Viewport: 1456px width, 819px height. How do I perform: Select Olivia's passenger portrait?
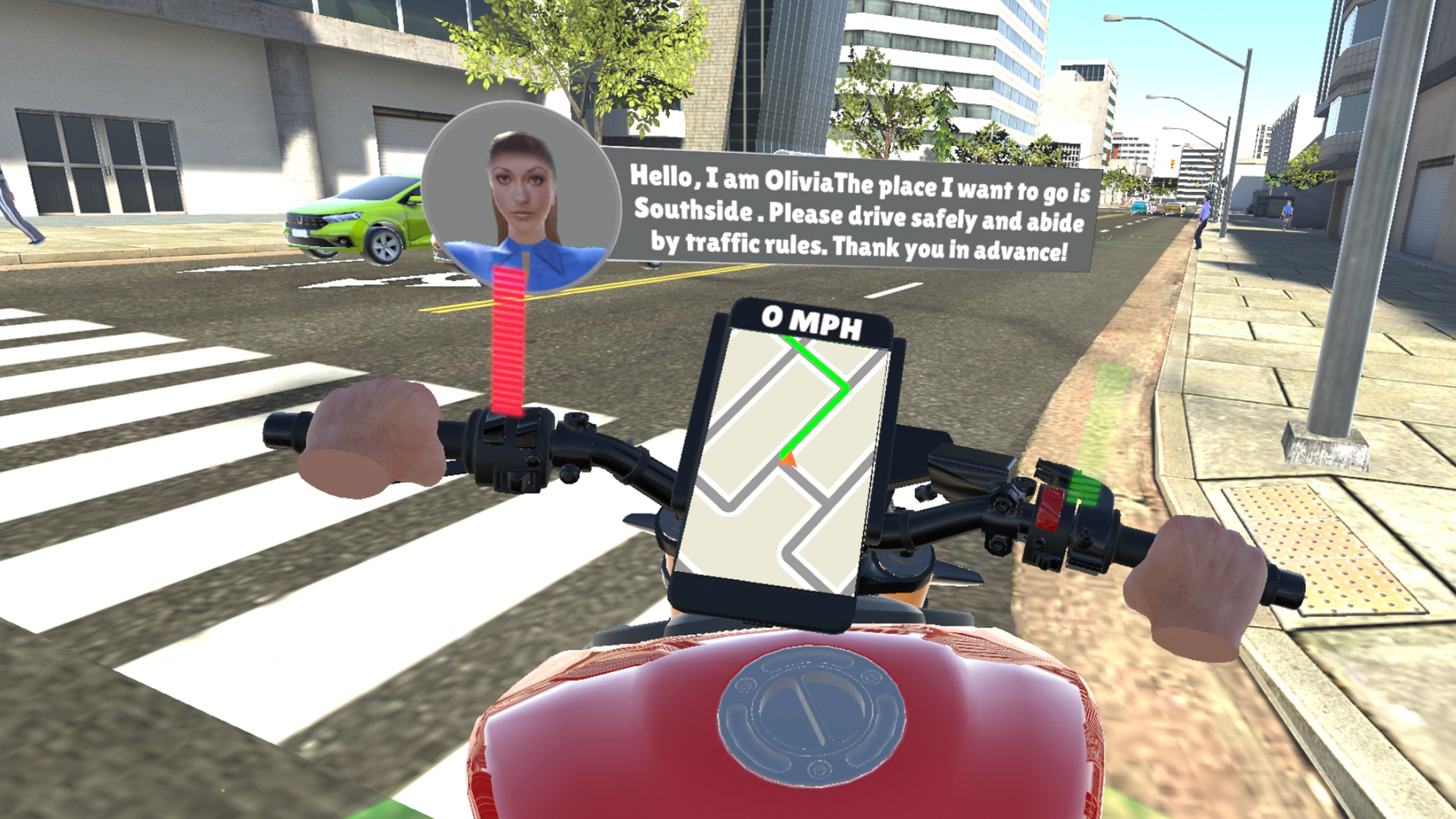coord(521,196)
